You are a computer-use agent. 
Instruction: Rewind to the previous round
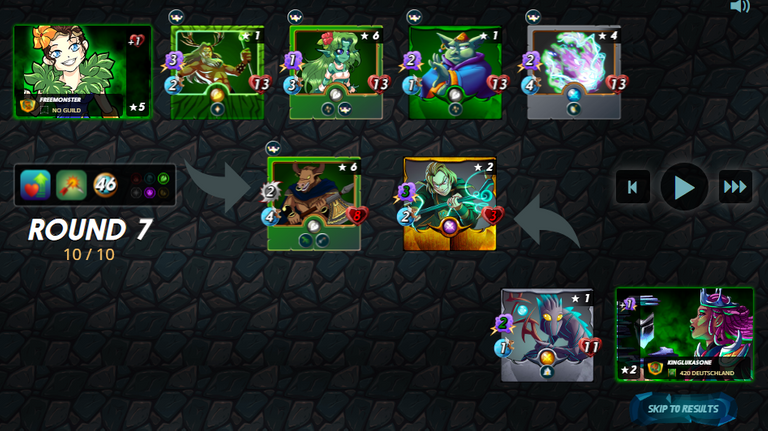pyautogui.click(x=632, y=187)
